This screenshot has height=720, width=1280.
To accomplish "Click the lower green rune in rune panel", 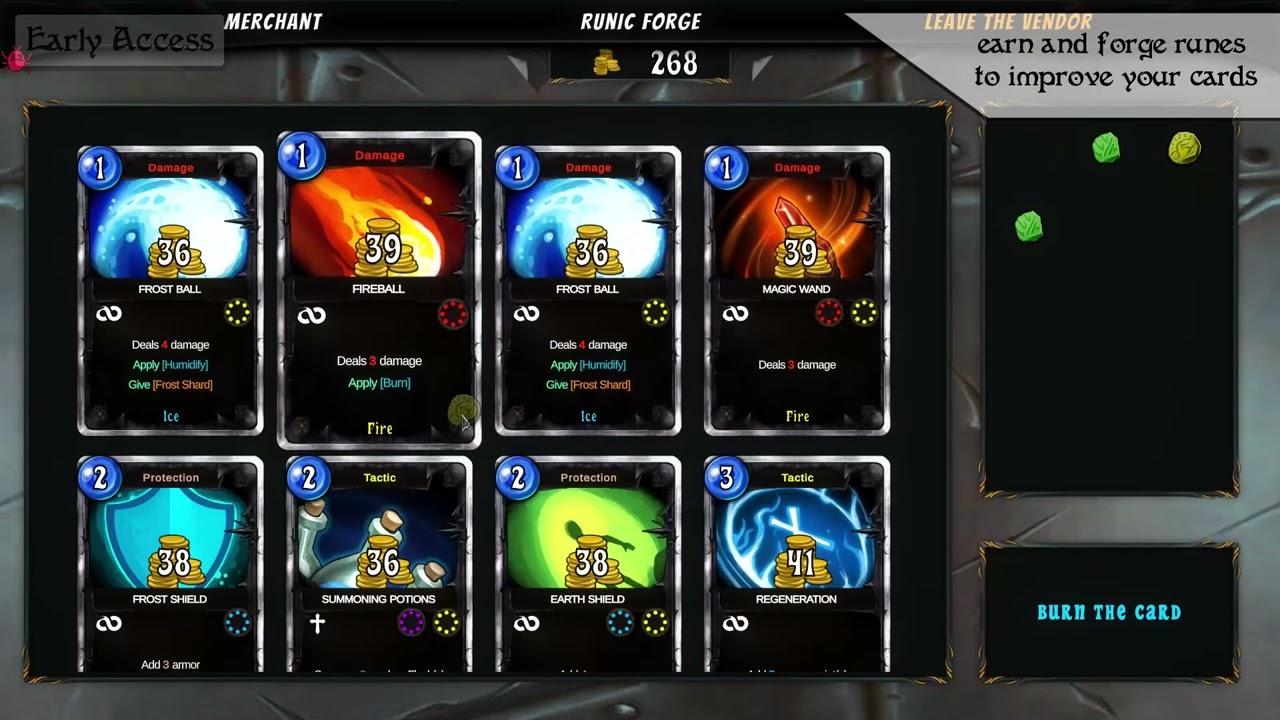I will 1027,226.
